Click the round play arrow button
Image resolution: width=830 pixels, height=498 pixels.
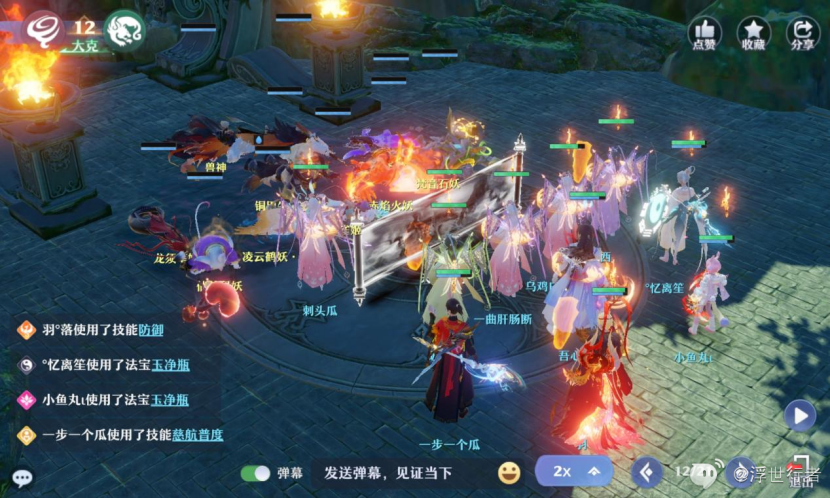tap(799, 414)
